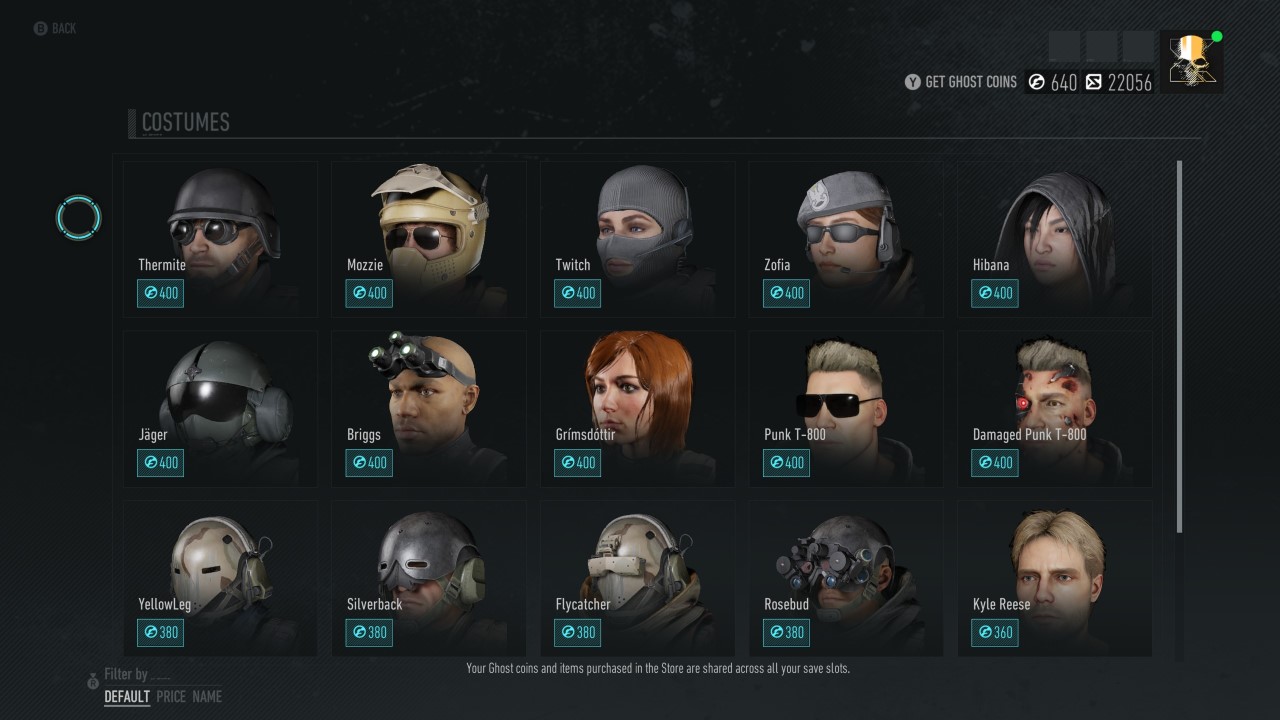Switch the filter to NAME
The width and height of the screenshot is (1280, 720).
click(x=206, y=696)
